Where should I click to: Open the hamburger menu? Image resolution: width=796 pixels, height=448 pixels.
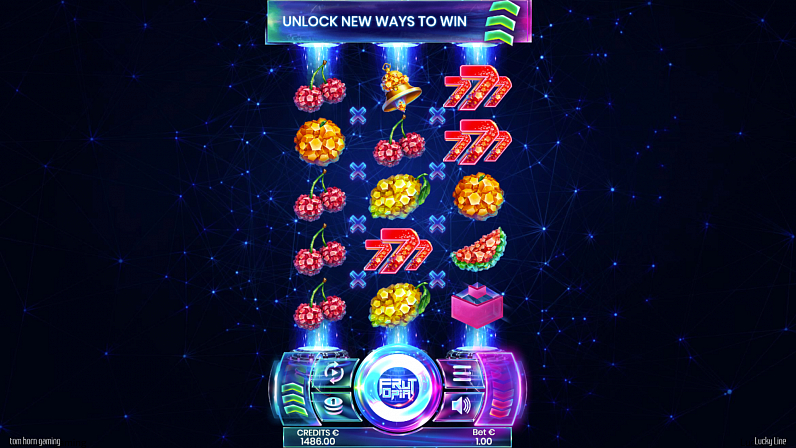coord(462,373)
